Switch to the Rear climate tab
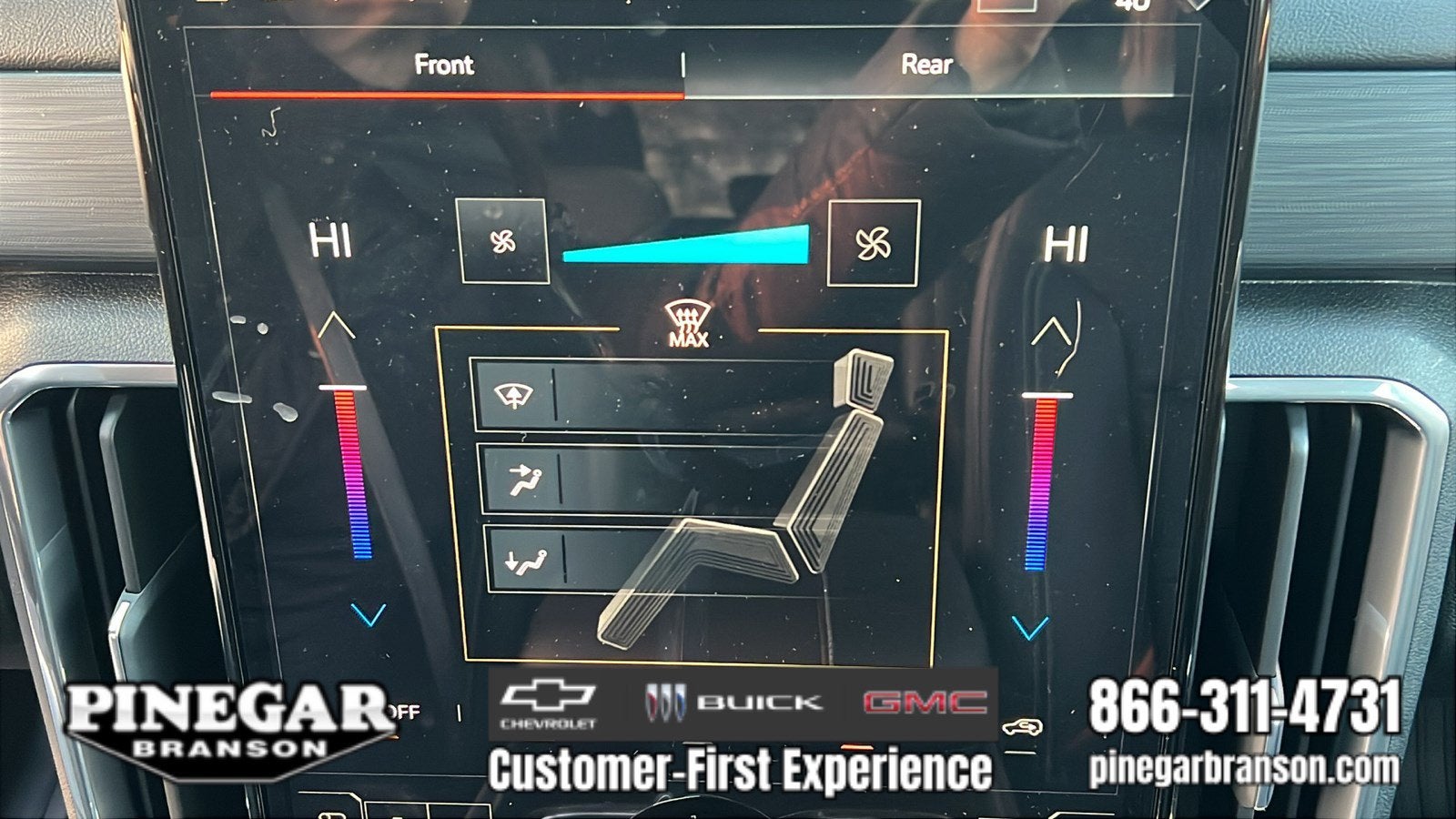Screen dimensions: 1456x819 [x=926, y=66]
